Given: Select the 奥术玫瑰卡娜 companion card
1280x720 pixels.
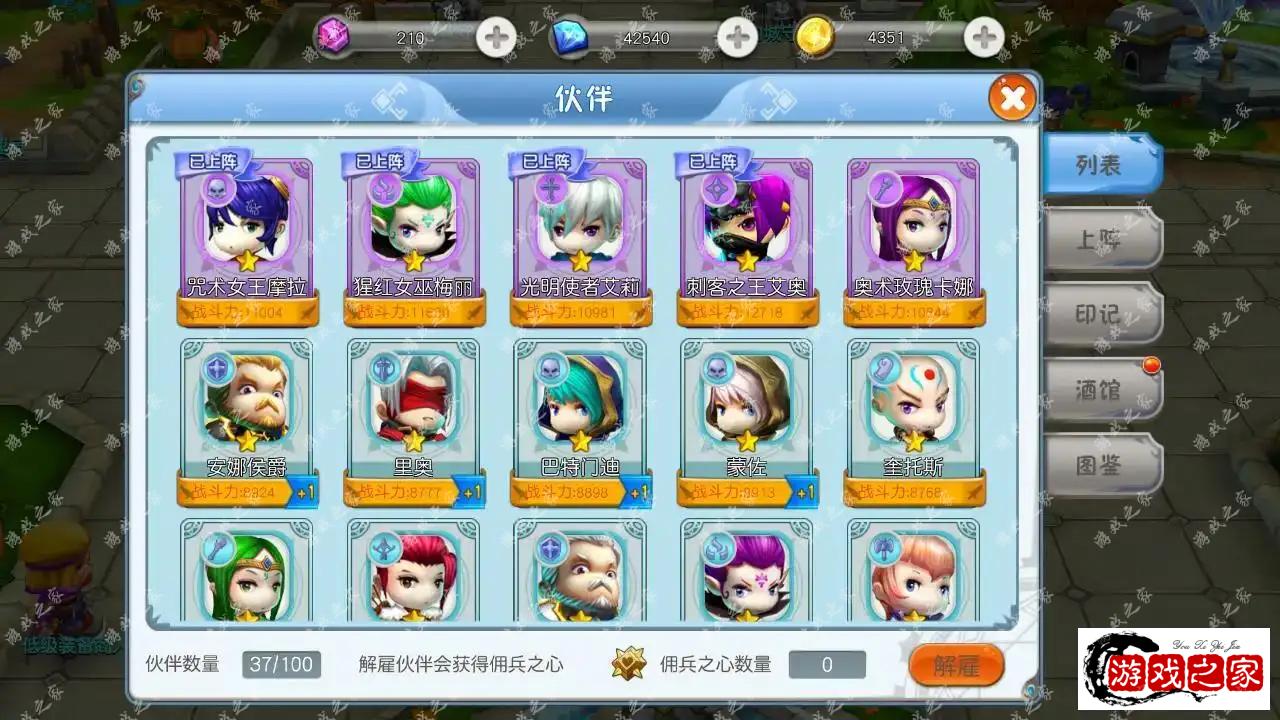Looking at the screenshot, I should tap(914, 235).
